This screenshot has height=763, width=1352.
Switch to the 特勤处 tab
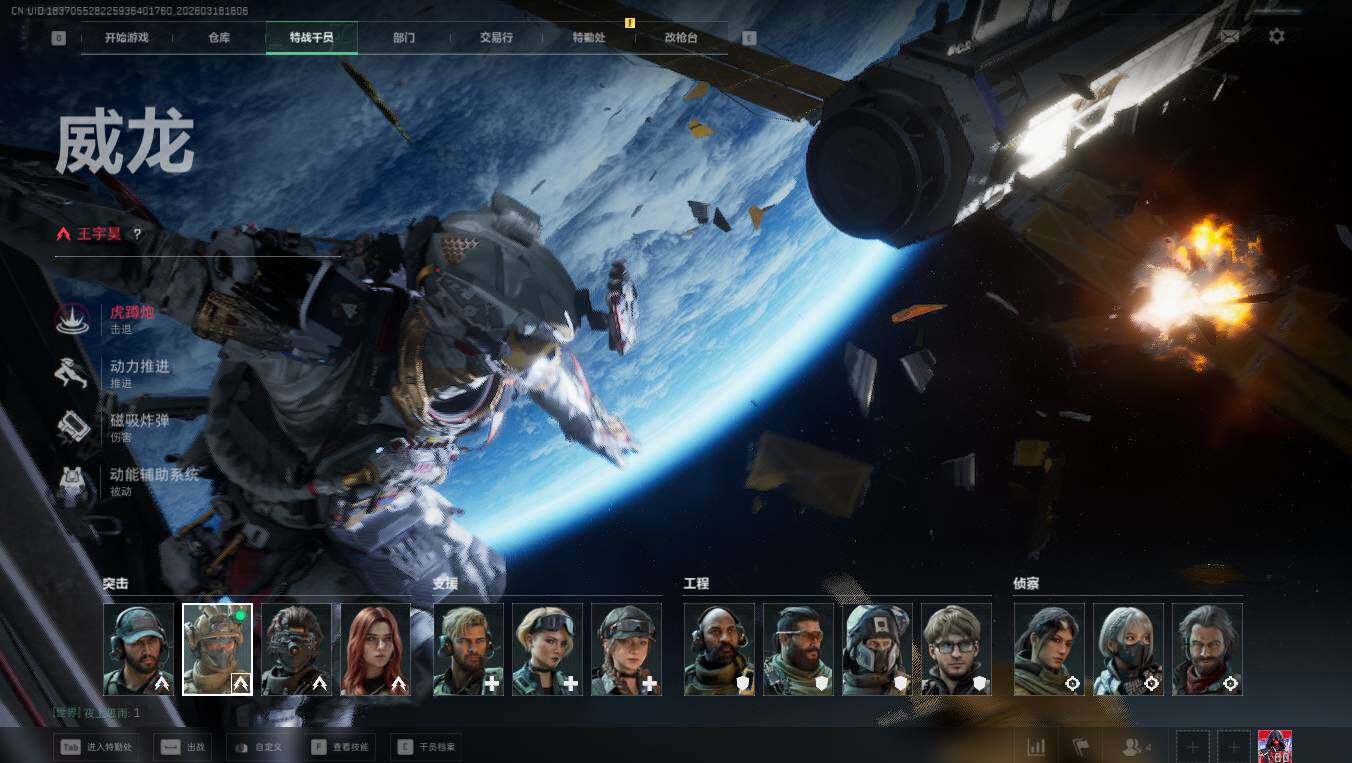tap(589, 38)
